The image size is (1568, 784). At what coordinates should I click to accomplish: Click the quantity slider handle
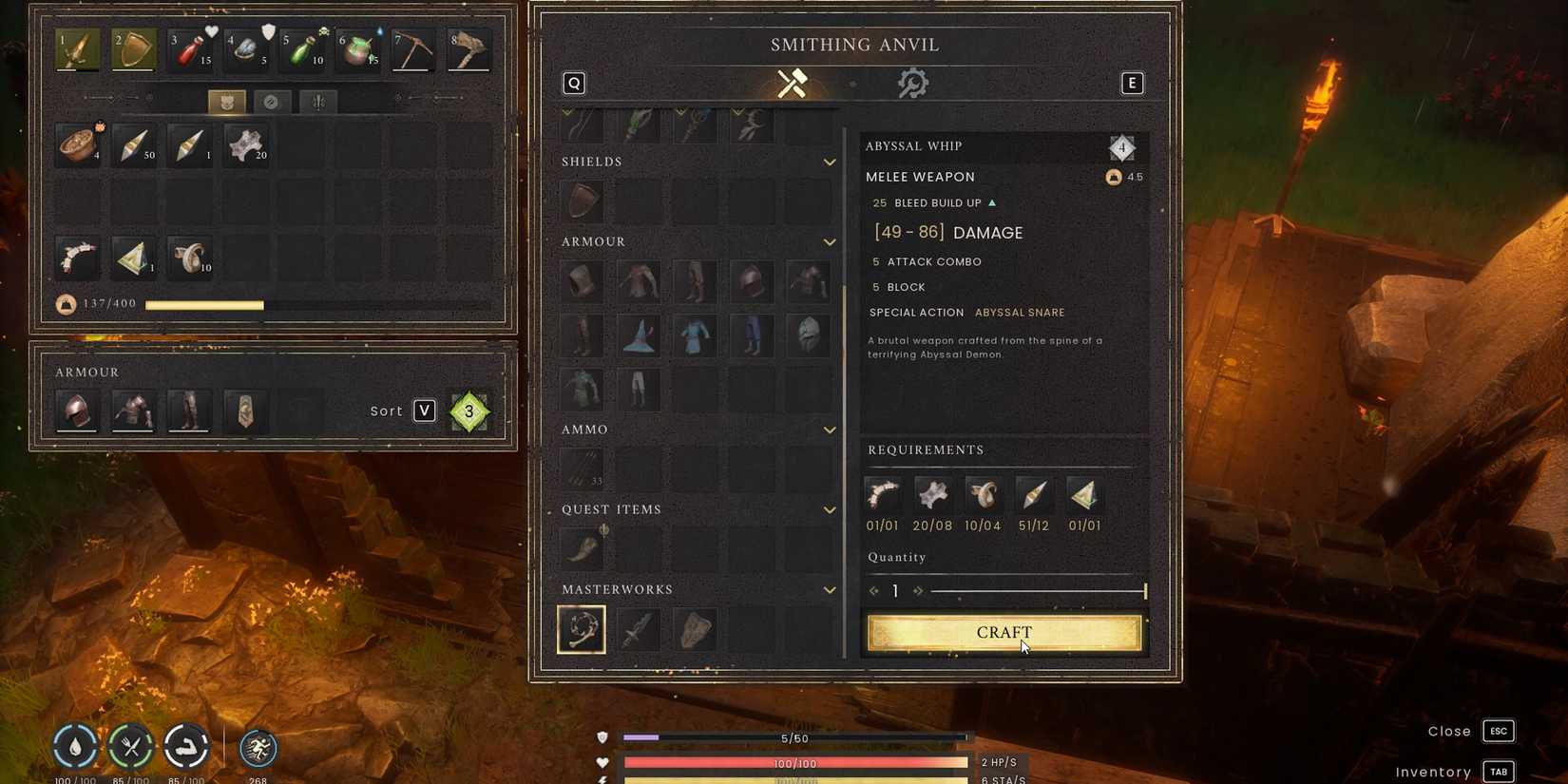pyautogui.click(x=1145, y=590)
